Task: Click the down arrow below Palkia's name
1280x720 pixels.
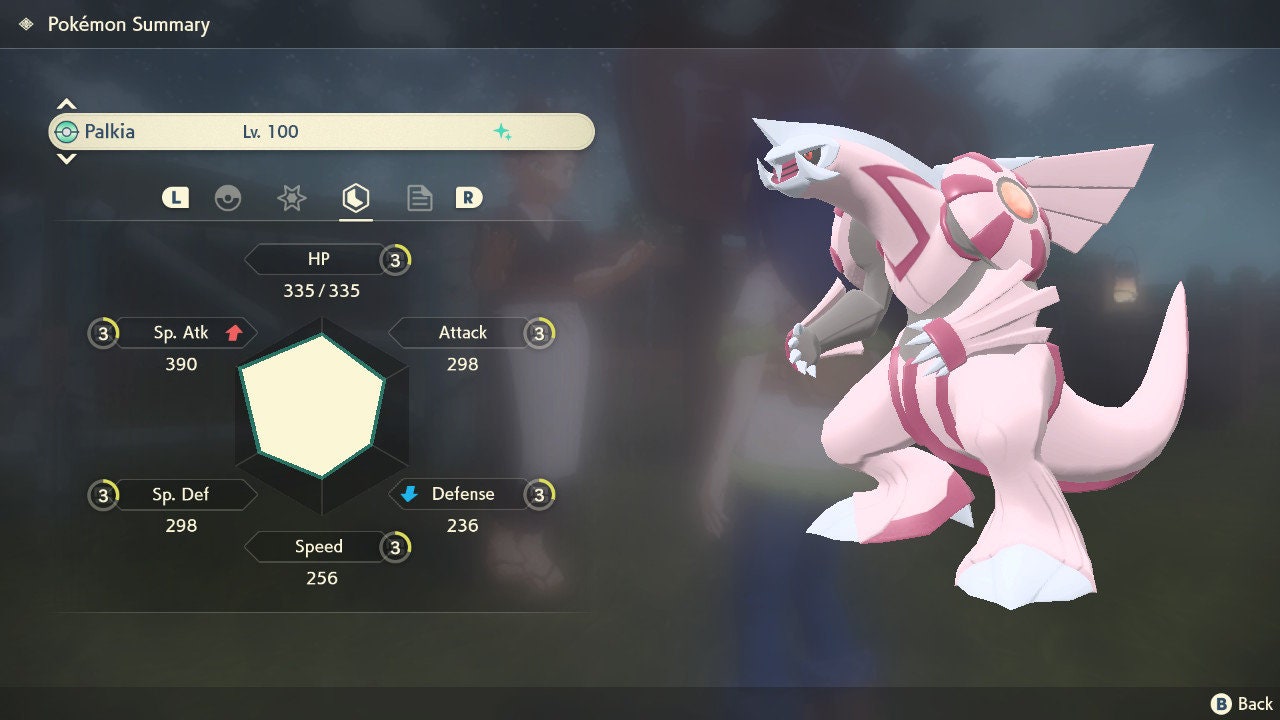Action: coord(66,158)
